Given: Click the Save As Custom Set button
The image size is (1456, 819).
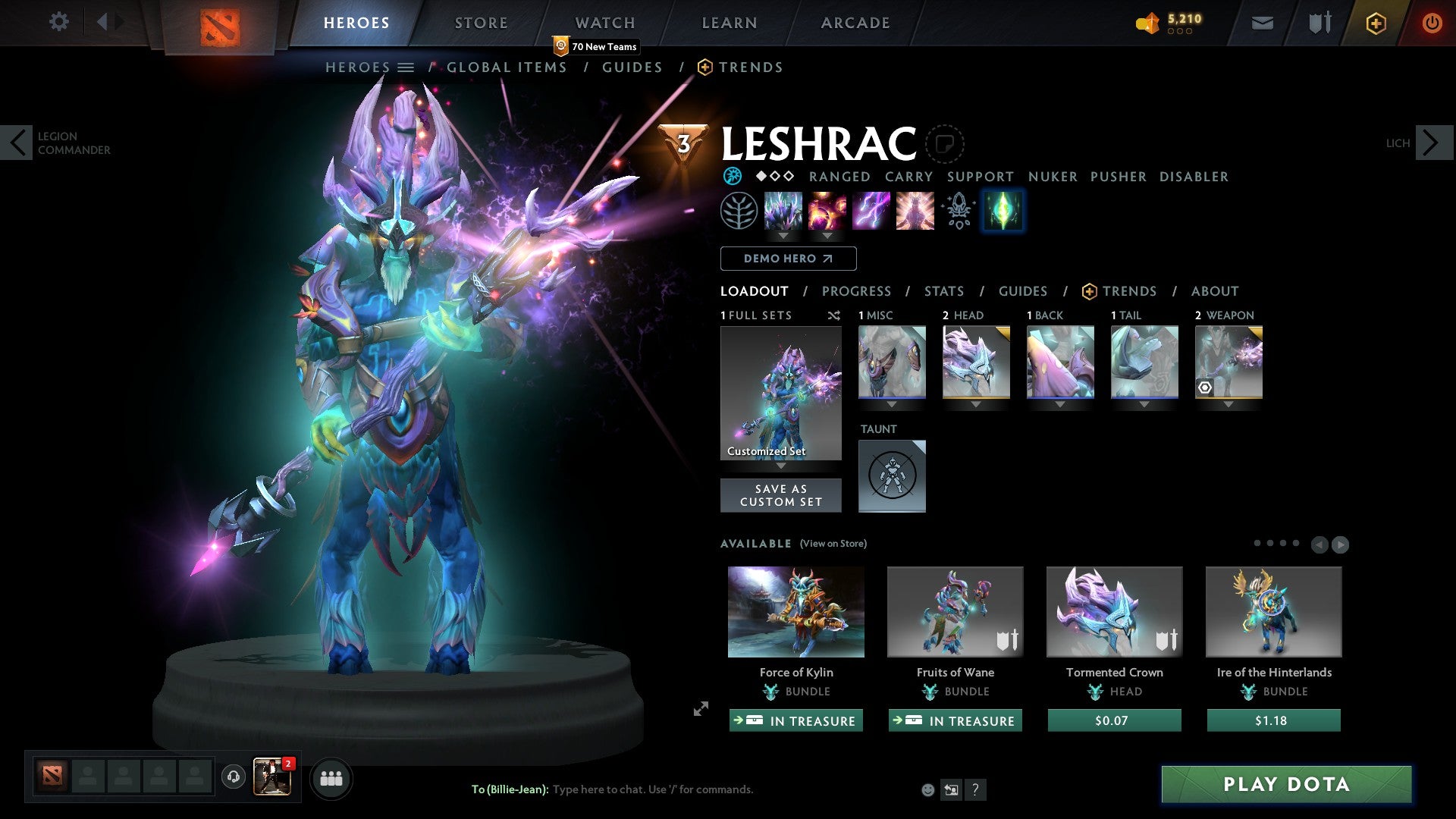Looking at the screenshot, I should [x=780, y=495].
